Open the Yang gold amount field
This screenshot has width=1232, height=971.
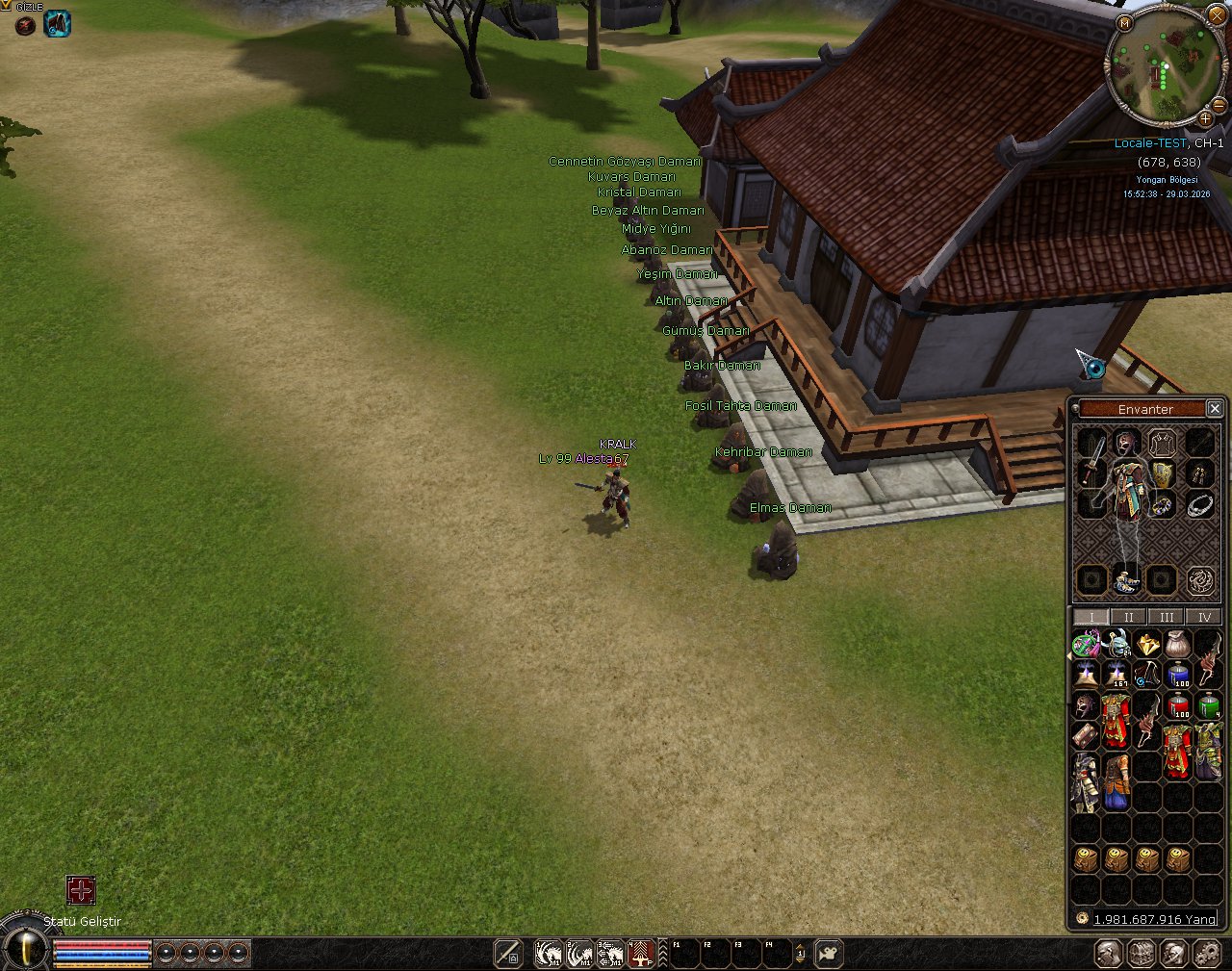[1153, 919]
